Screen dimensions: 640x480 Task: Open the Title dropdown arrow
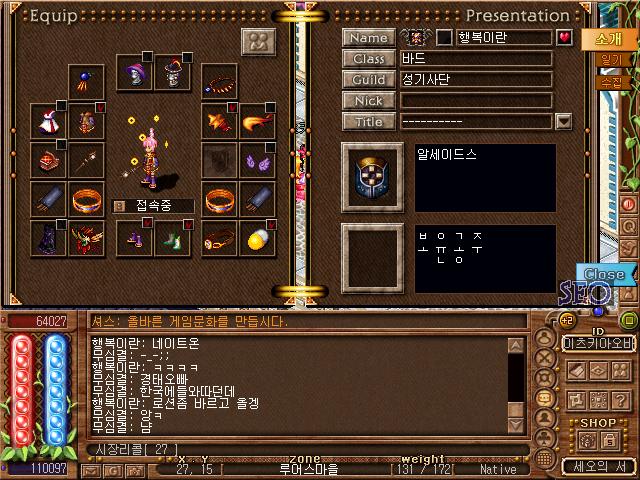[x=563, y=122]
